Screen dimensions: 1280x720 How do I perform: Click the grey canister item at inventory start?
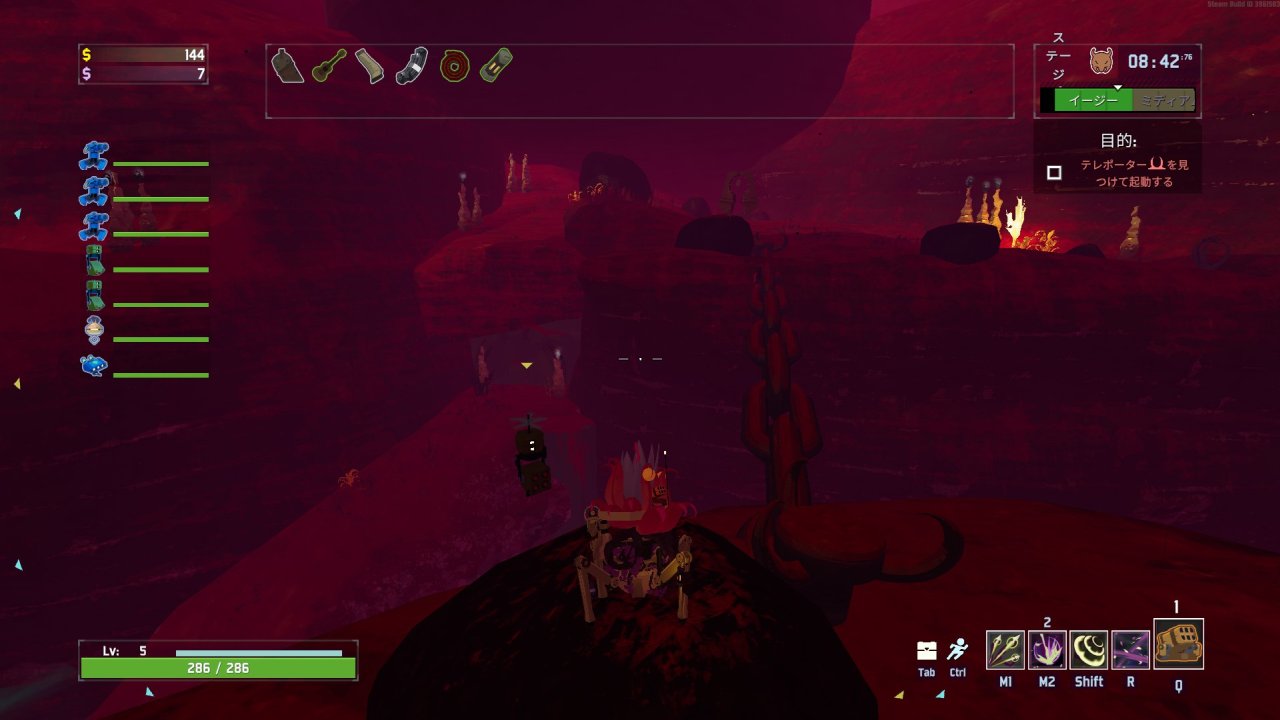[287, 65]
